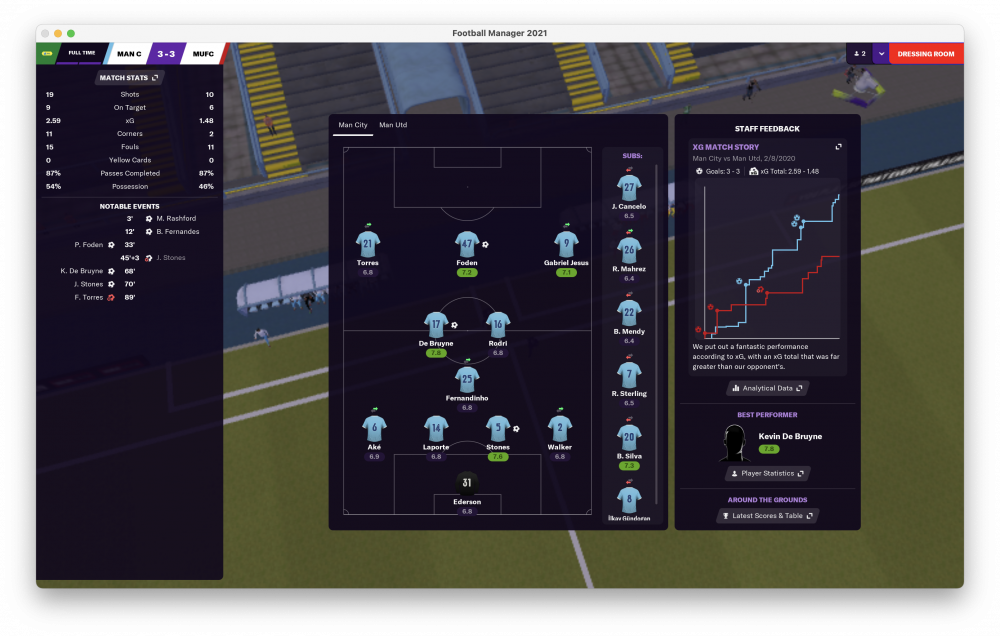Screen dimensions: 1000x636
Task: Close the Football Manager window
Action: tap(45, 33)
